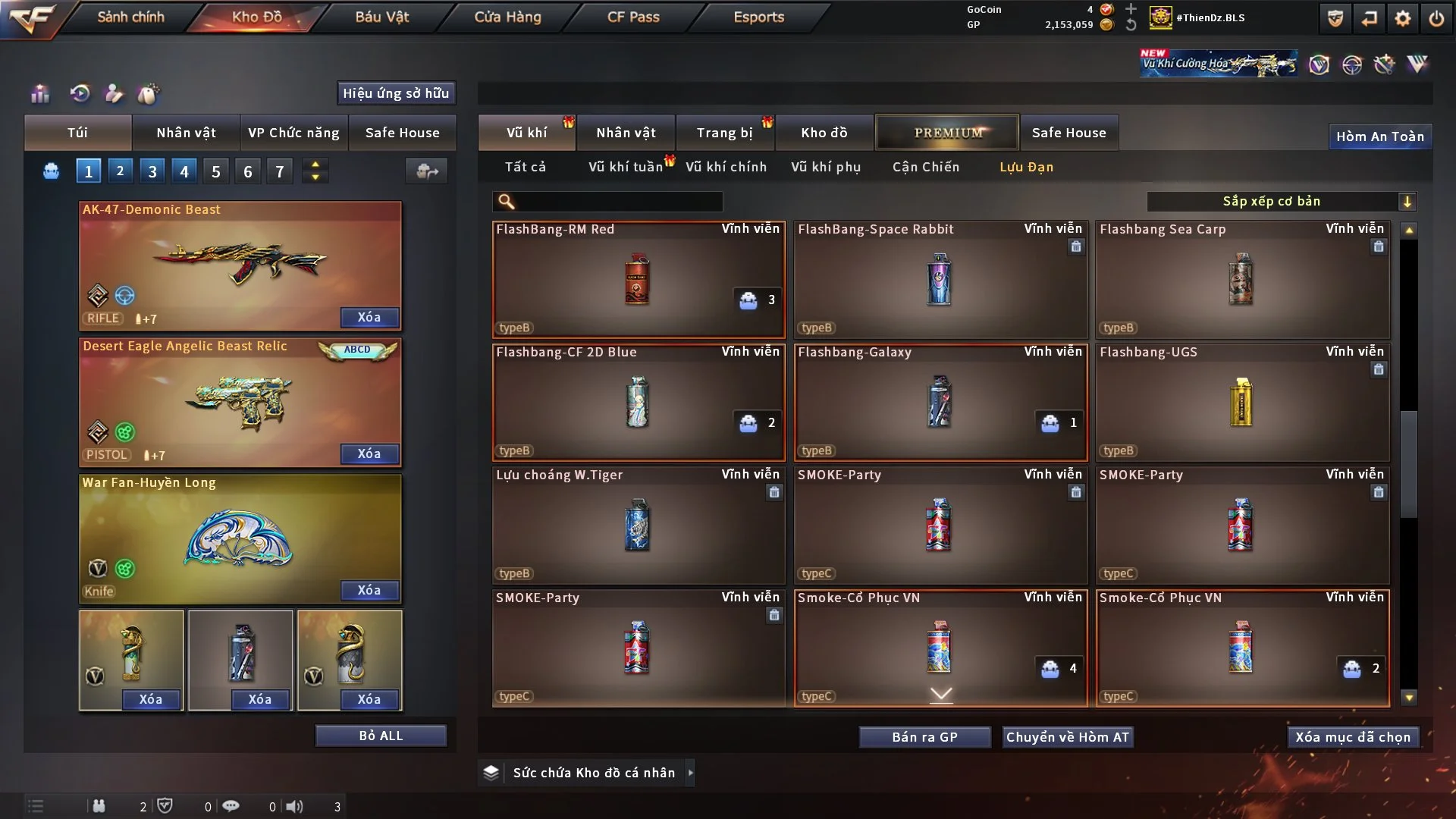The image size is (1456, 819).
Task: Click the power exit button
Action: coord(1436,18)
